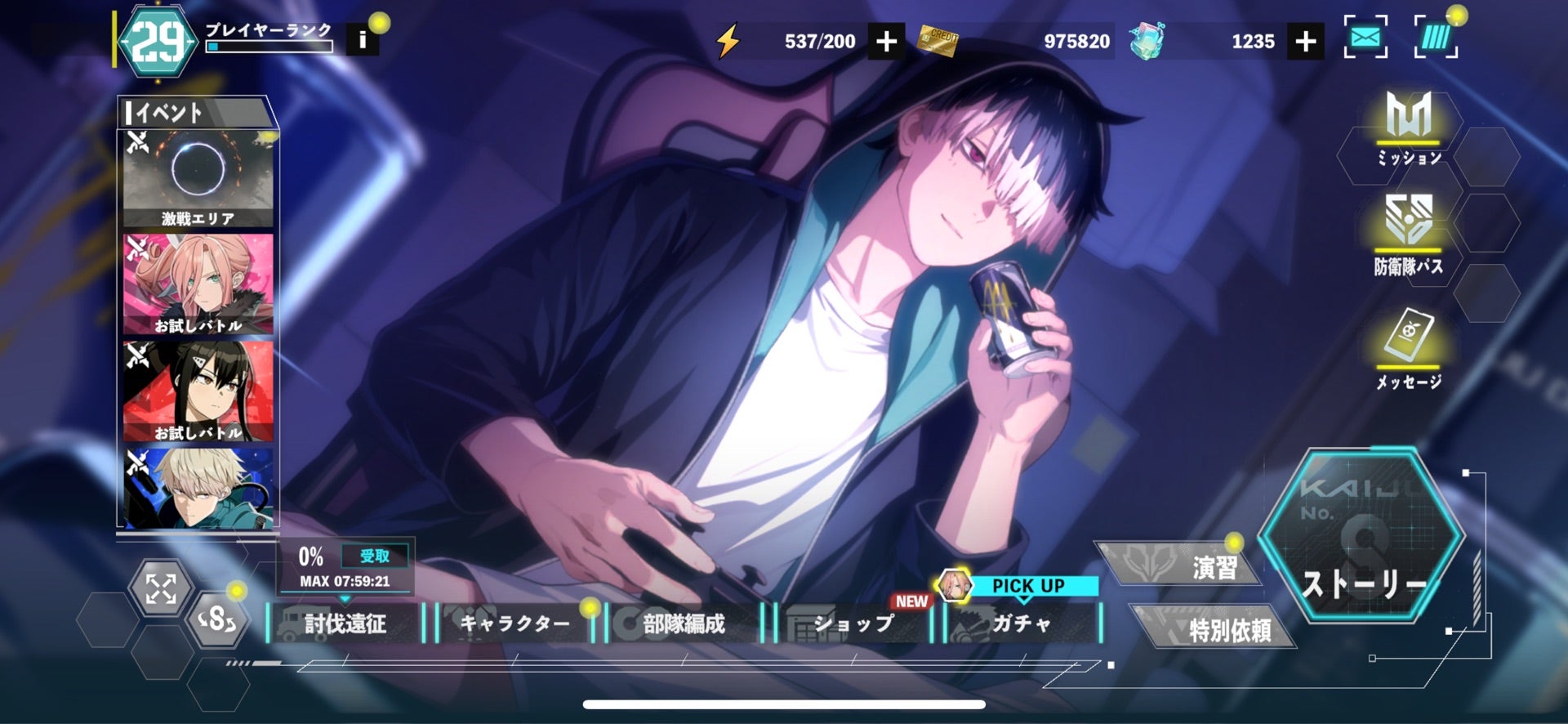Screen dimensions: 1568x724
Task: Open the striped menu icon beside the mailbox
Action: tap(1435, 38)
